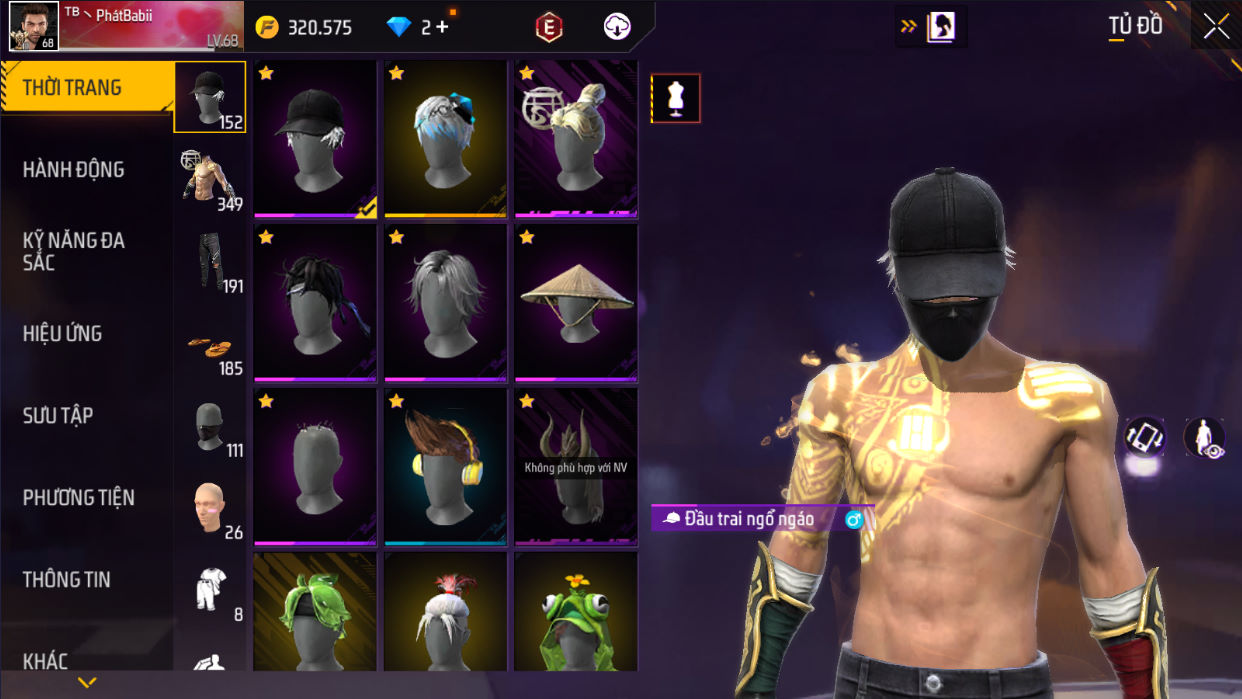1242x699 pixels.
Task: Open the Thông Tin tab
Action: pyautogui.click(x=67, y=580)
